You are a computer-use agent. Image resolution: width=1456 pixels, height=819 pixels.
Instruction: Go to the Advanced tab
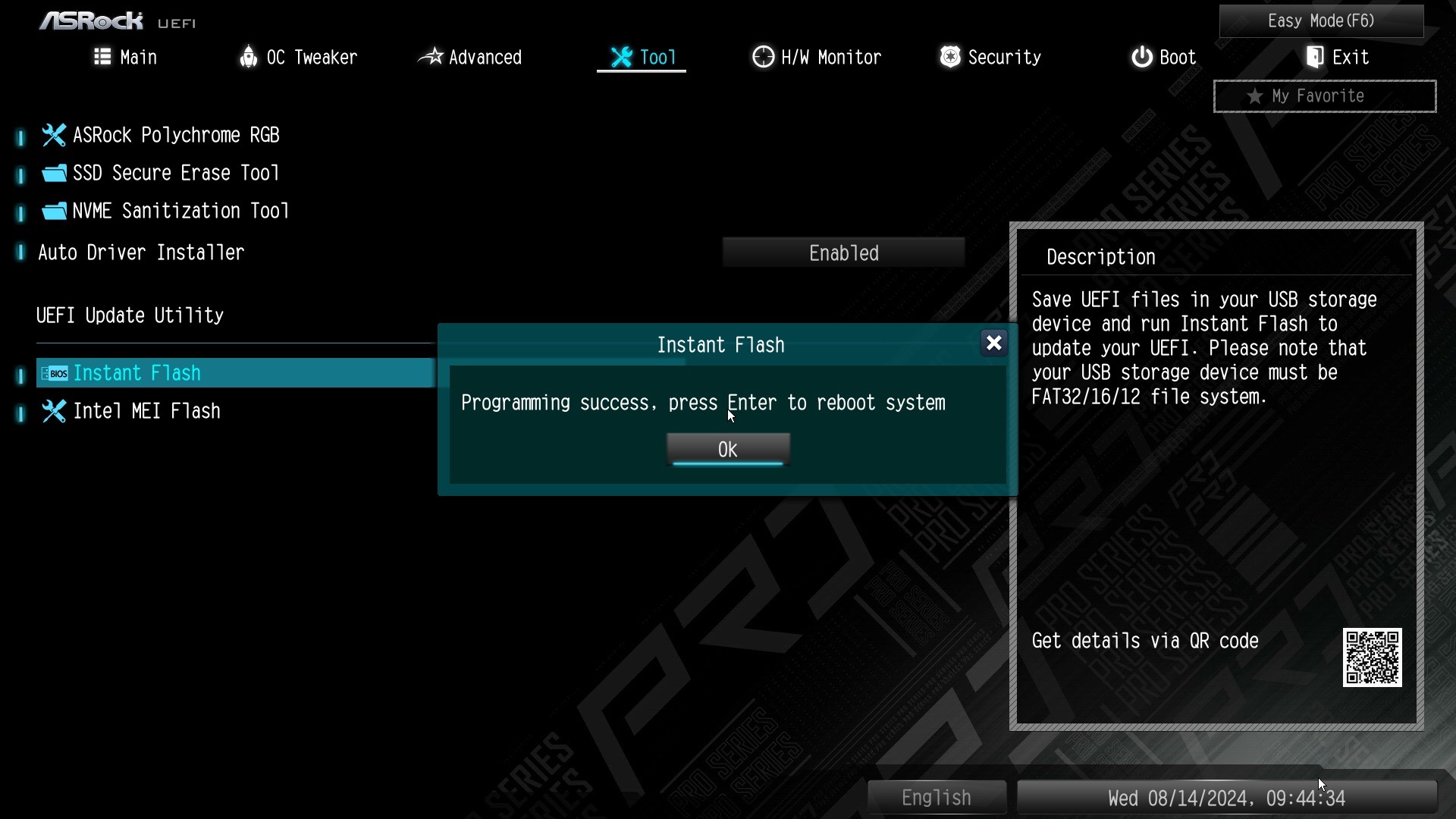[x=470, y=58]
